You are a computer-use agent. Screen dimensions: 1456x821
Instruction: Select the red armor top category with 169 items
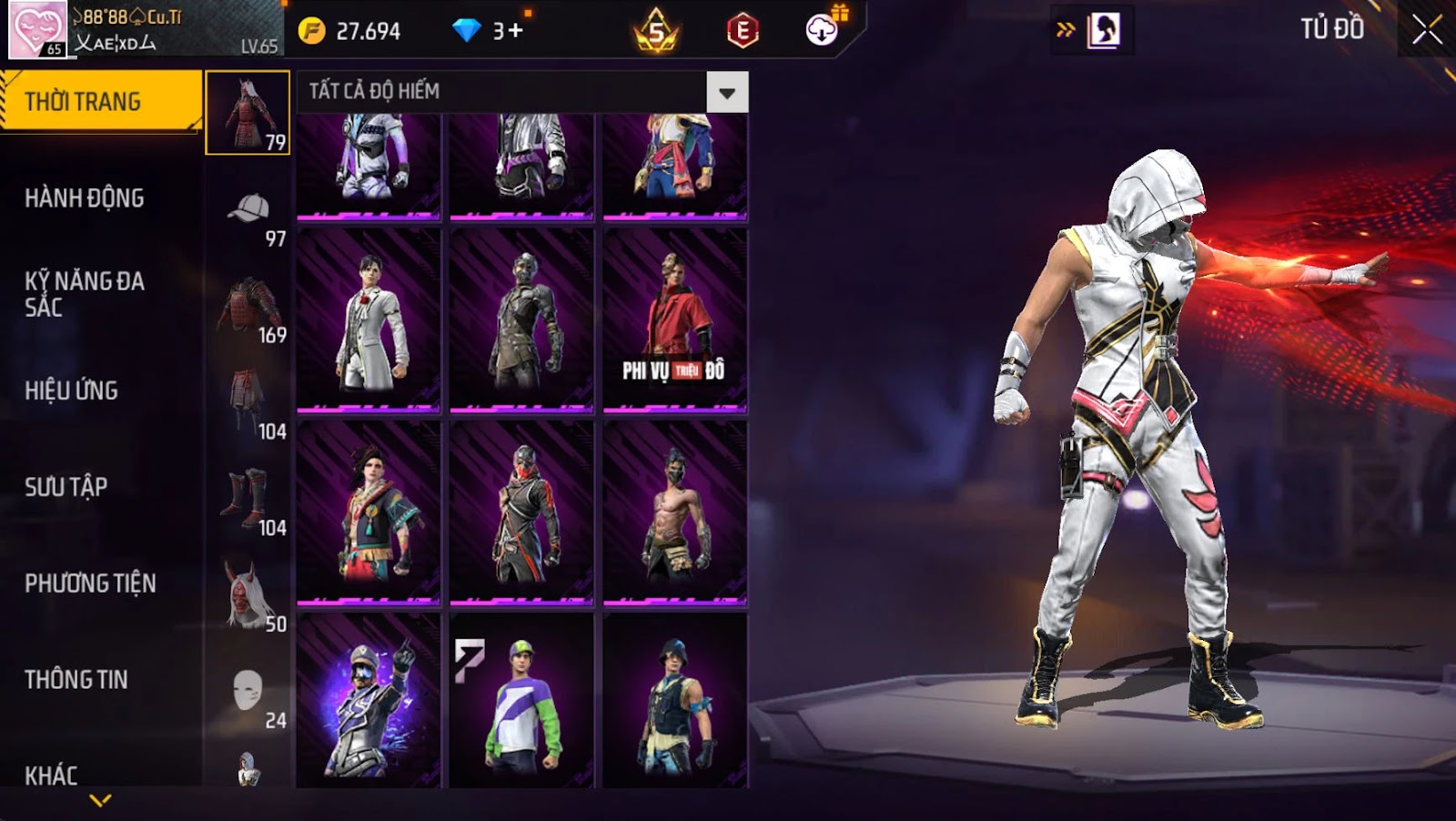[x=248, y=310]
